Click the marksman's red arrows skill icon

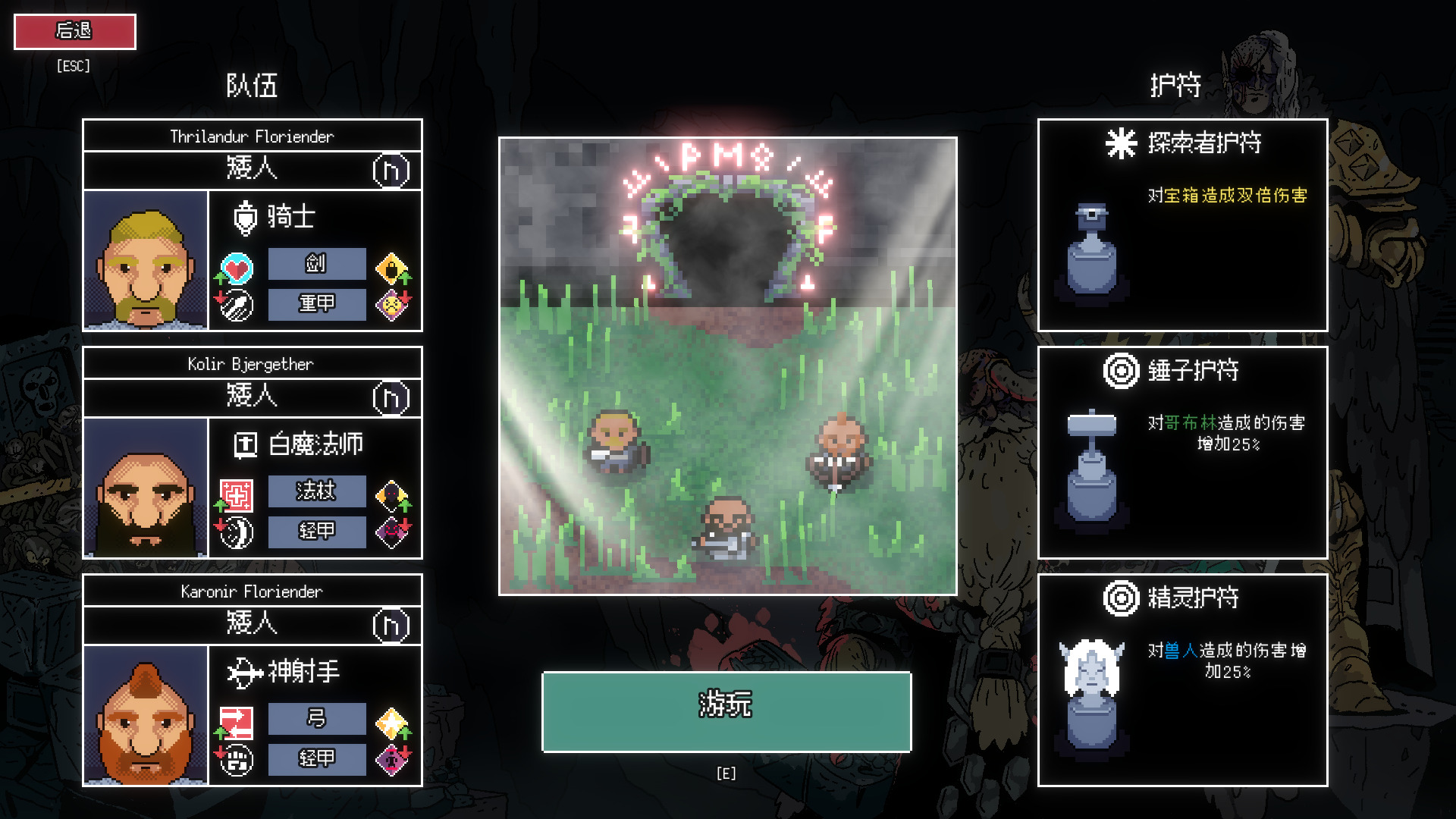tap(237, 723)
